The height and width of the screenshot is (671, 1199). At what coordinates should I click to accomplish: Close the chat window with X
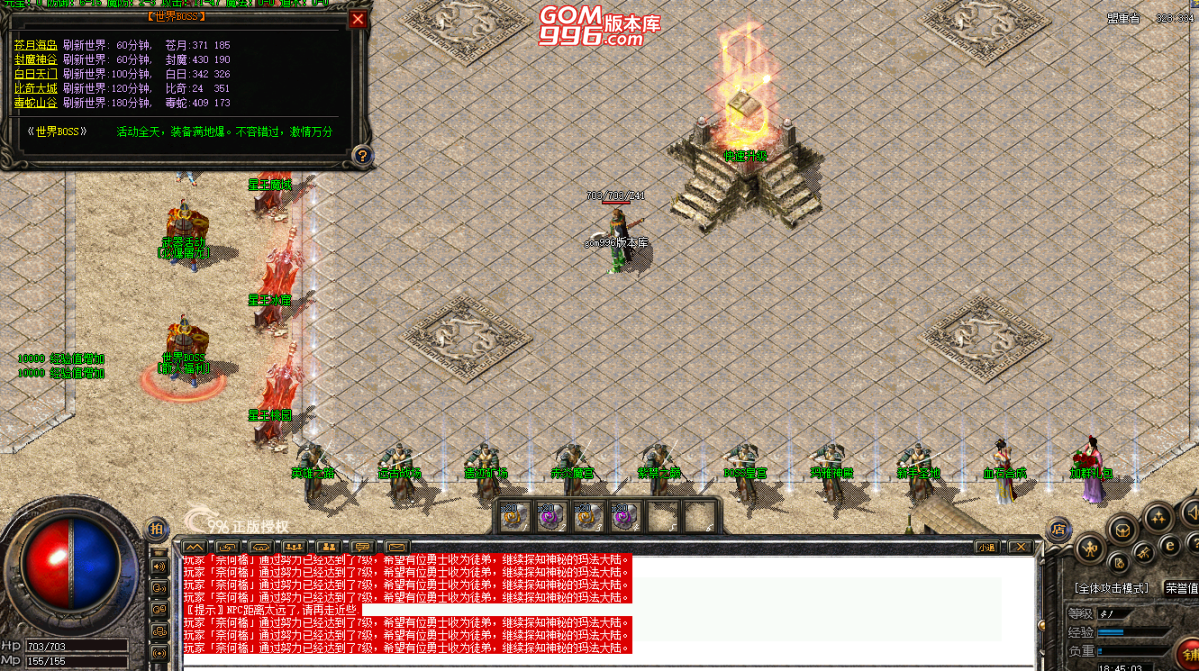1019,547
